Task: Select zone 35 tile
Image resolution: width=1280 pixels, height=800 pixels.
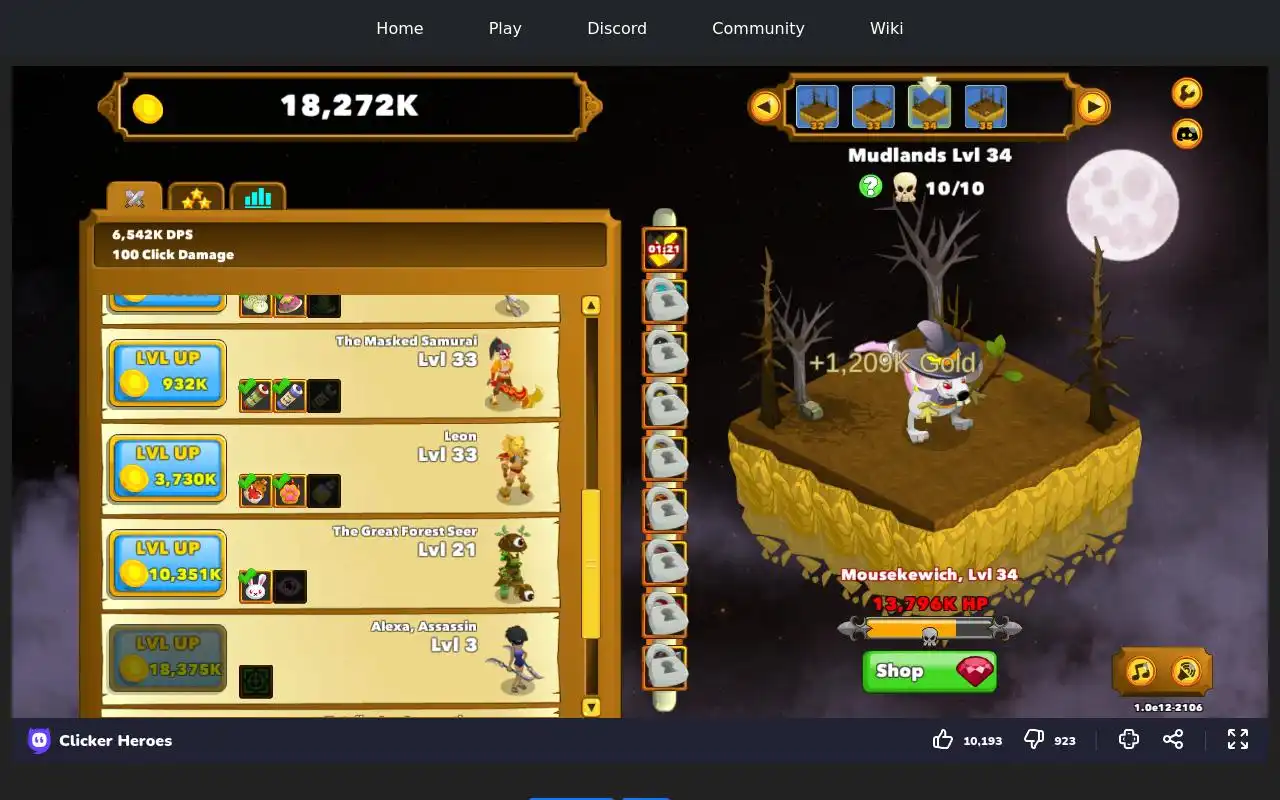Action: [985, 107]
